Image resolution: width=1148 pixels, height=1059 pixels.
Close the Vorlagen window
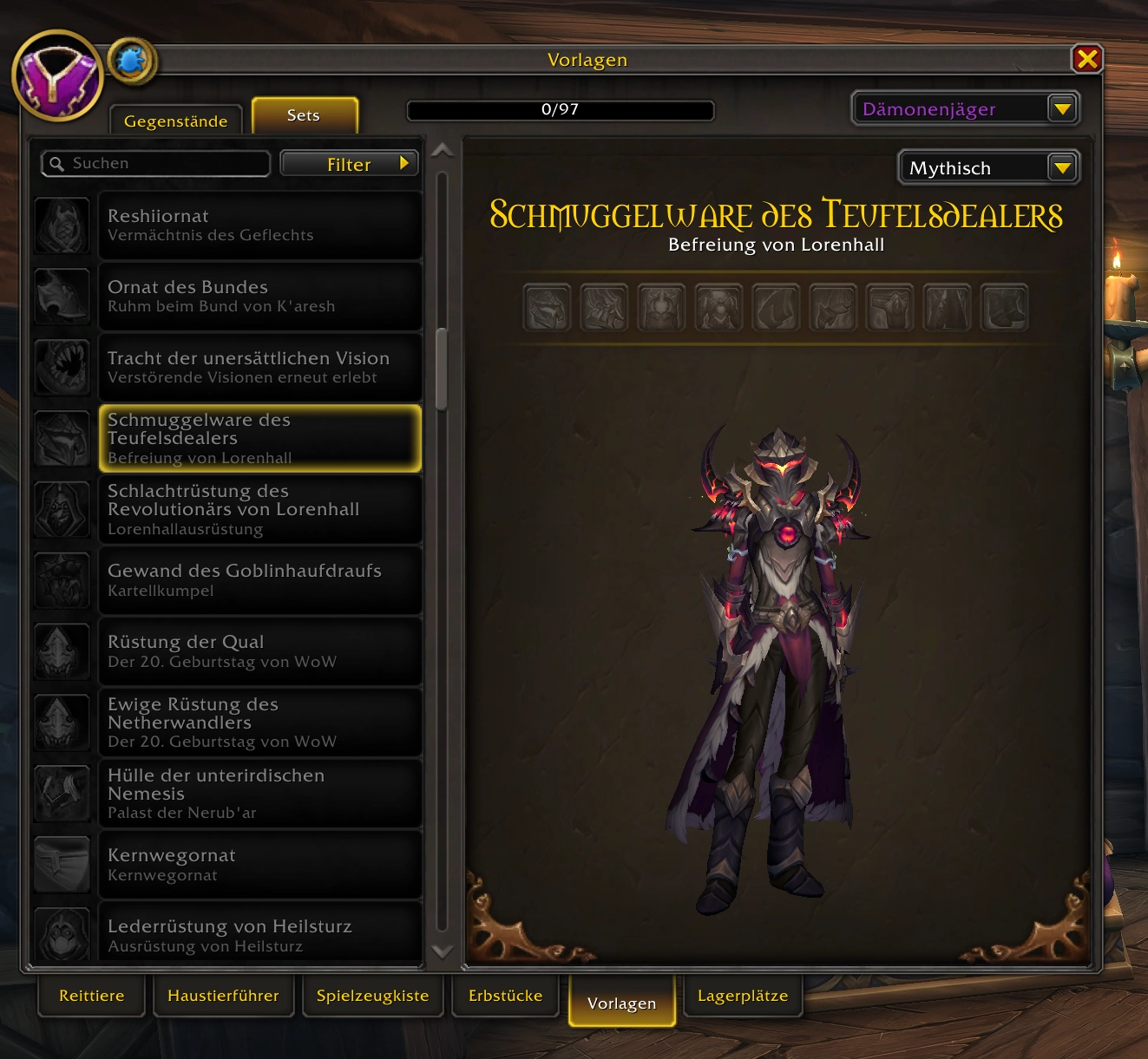click(1086, 59)
